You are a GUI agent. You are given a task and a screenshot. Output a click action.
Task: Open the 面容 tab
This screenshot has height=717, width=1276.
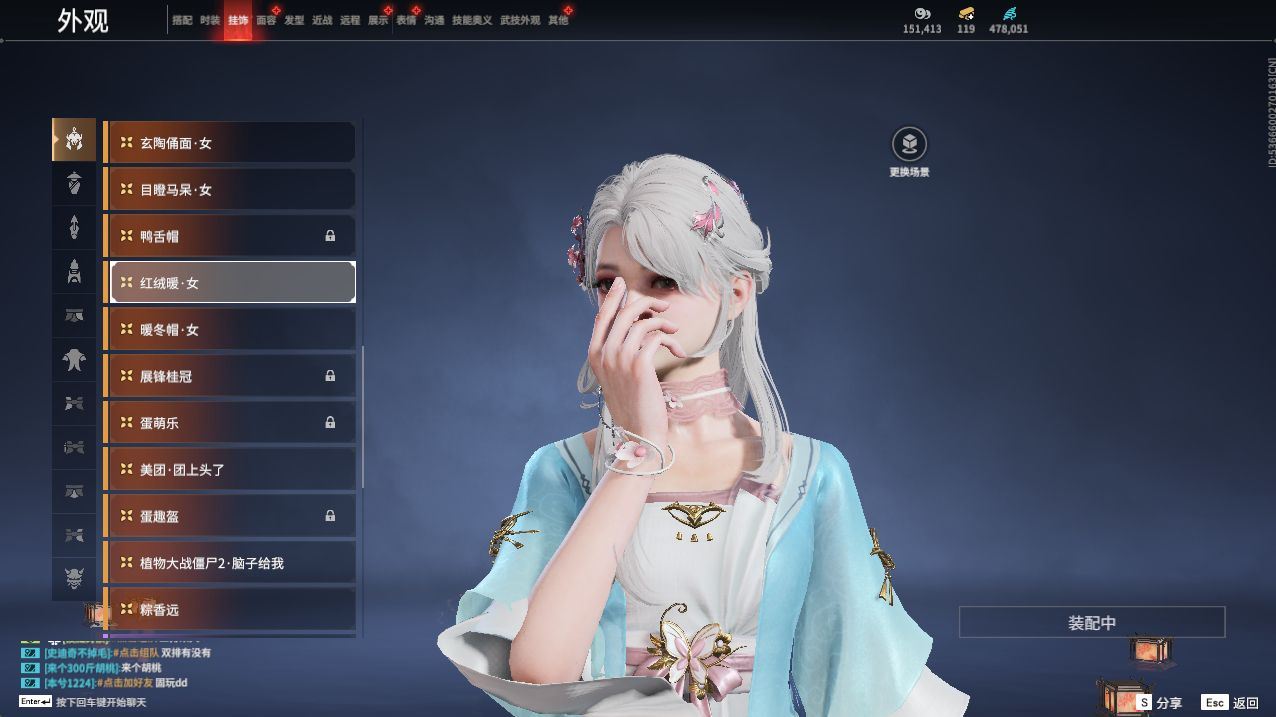266,20
